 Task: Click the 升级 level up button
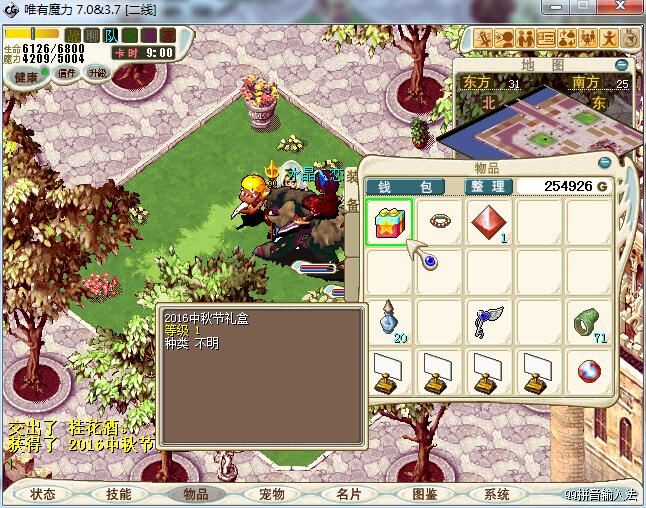(98, 73)
